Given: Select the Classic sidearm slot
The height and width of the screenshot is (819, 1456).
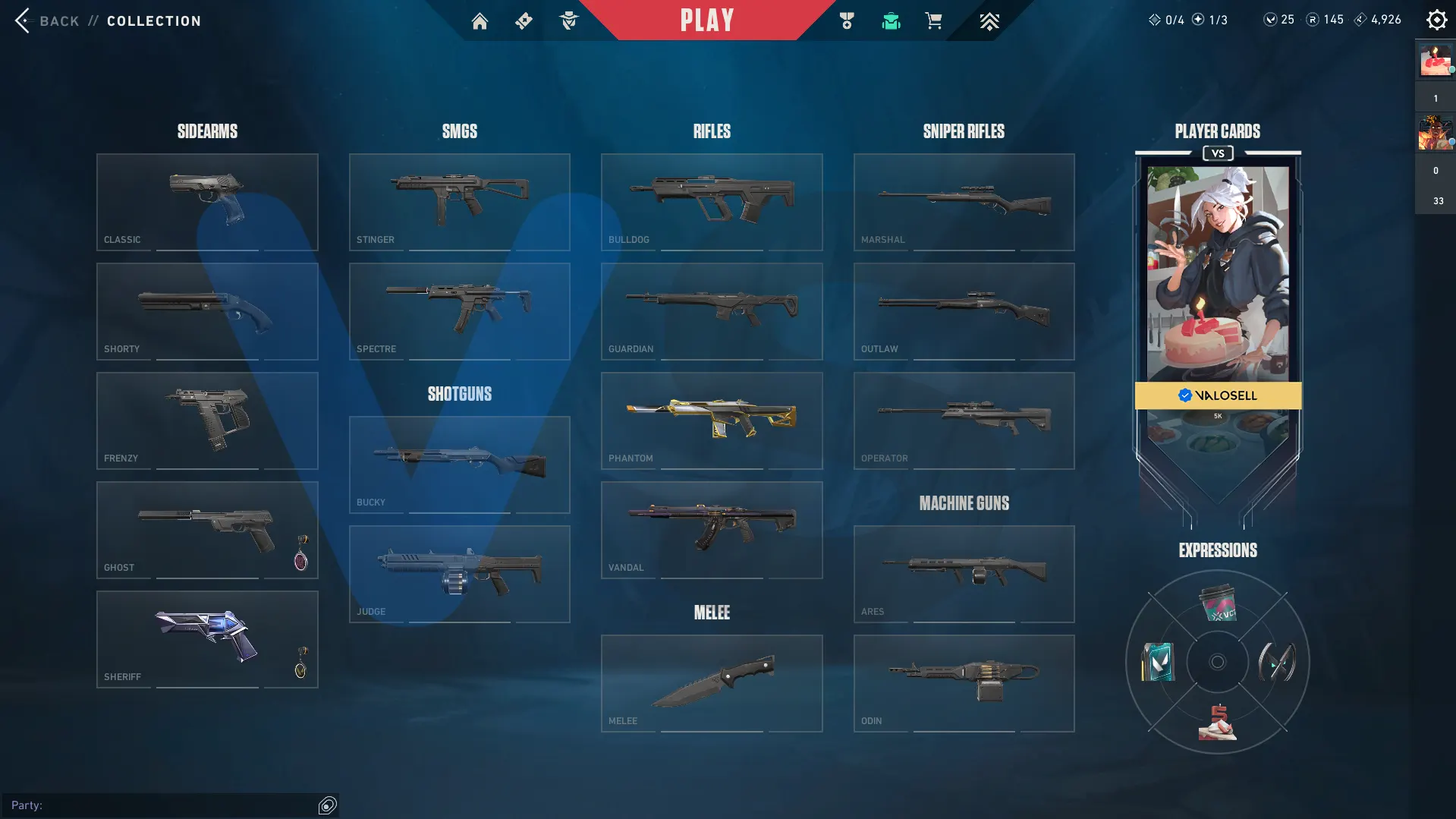Looking at the screenshot, I should [x=207, y=202].
